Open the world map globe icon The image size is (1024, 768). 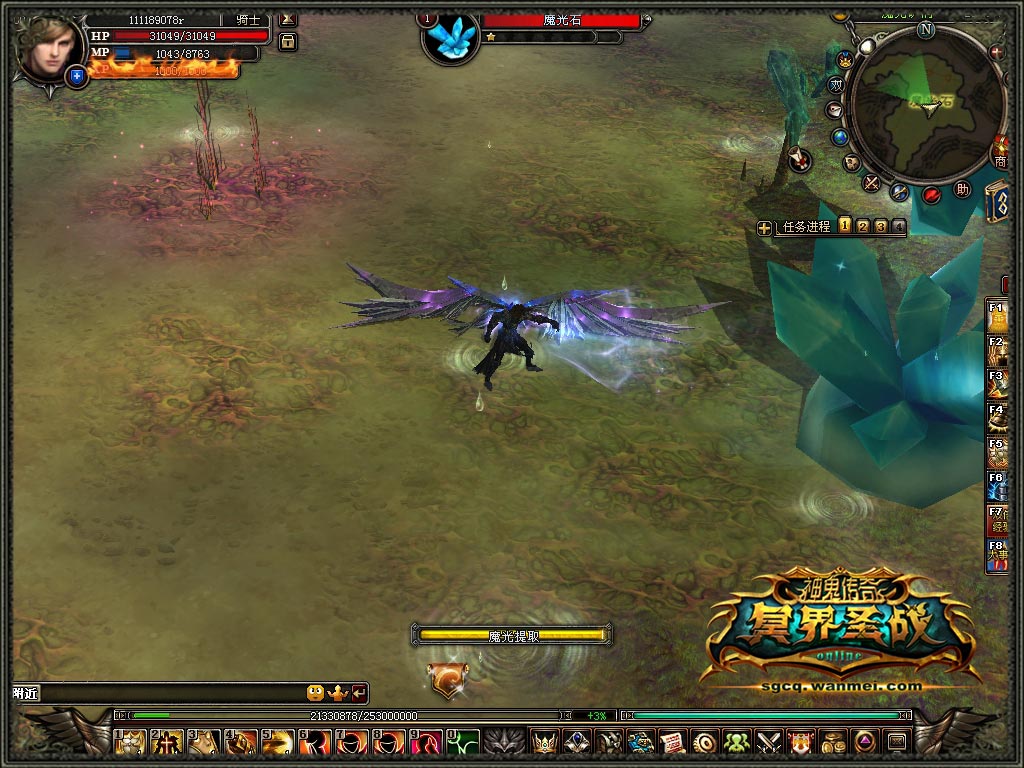839,137
